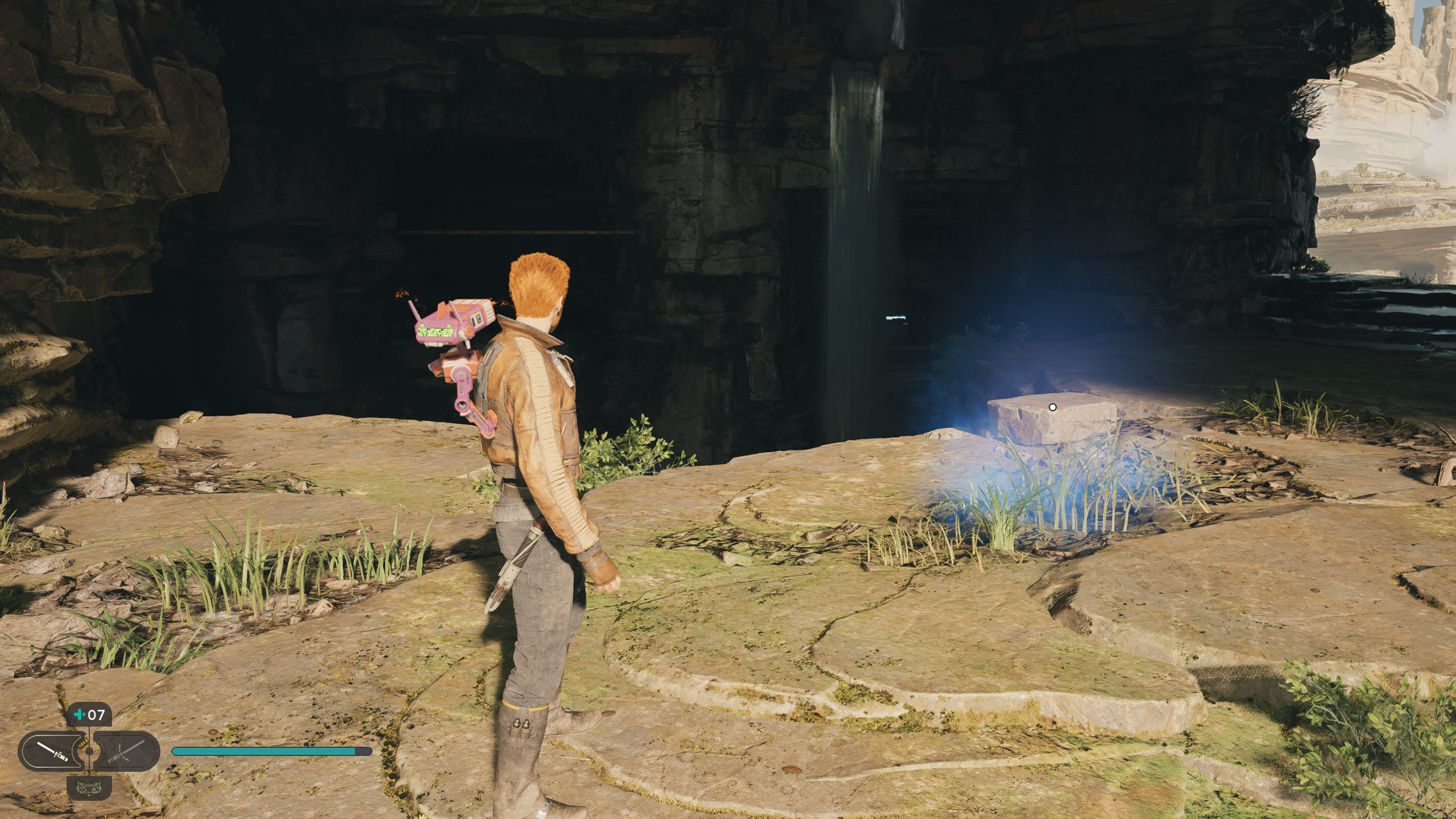Select the single-blade lightsaber stance

click(52, 752)
